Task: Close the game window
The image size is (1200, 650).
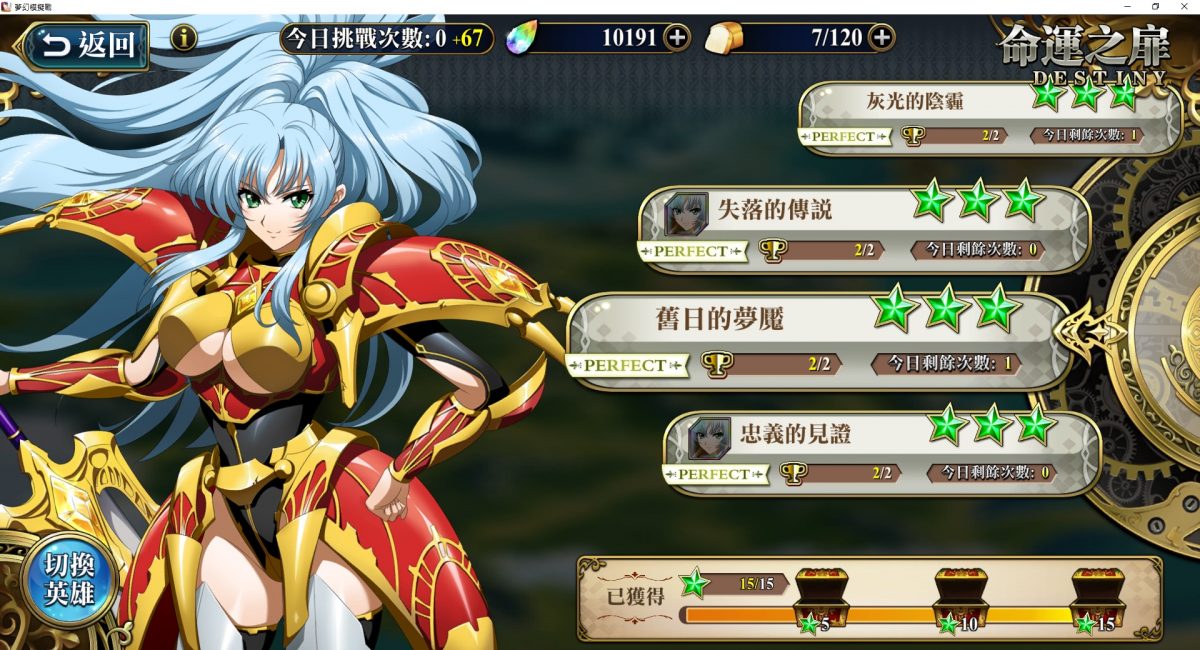Action: (x=1183, y=7)
